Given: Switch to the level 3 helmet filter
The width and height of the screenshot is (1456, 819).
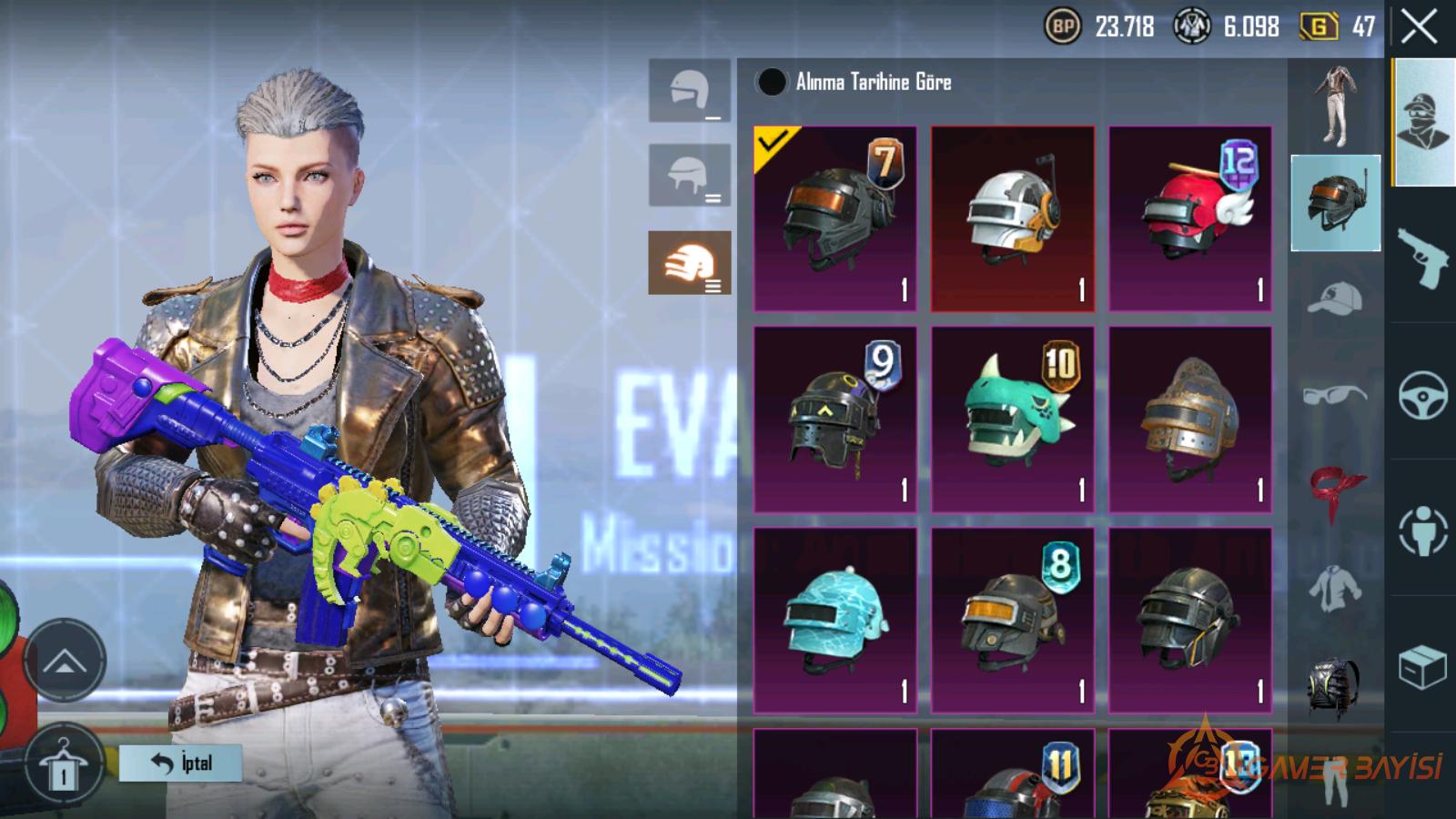Looking at the screenshot, I should click(690, 263).
